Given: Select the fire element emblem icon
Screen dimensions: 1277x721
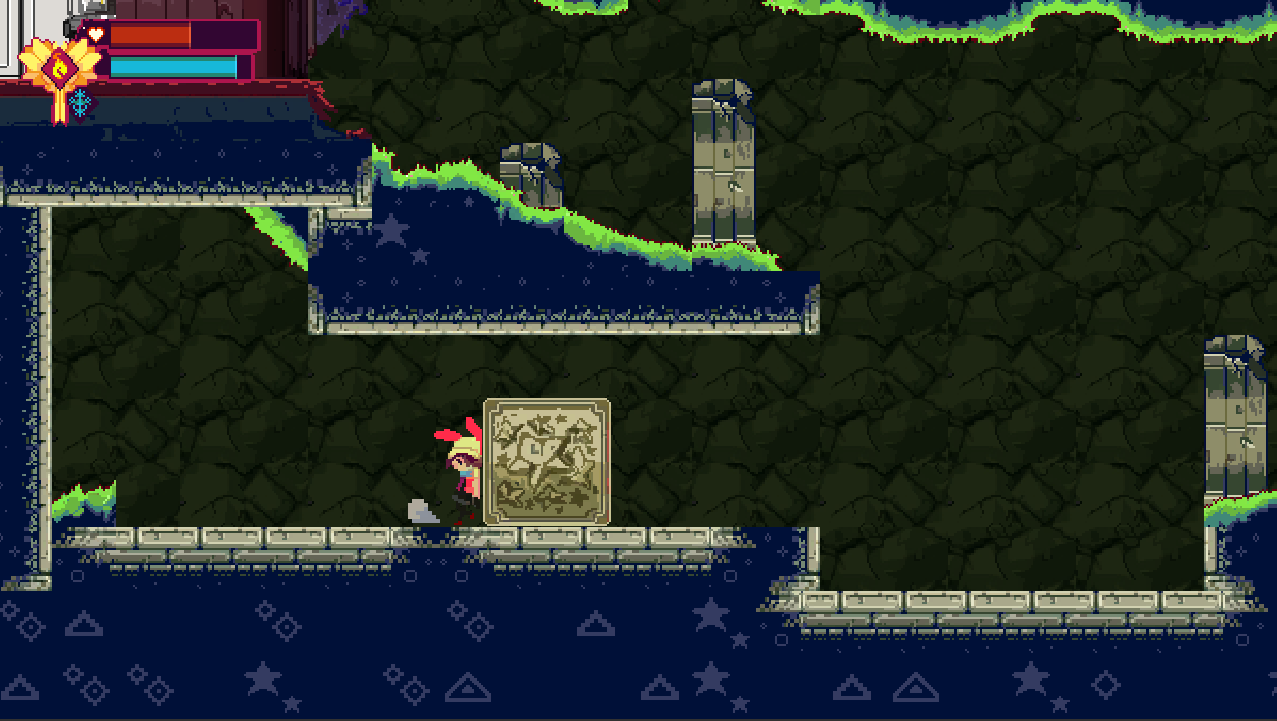Looking at the screenshot, I should (60, 66).
